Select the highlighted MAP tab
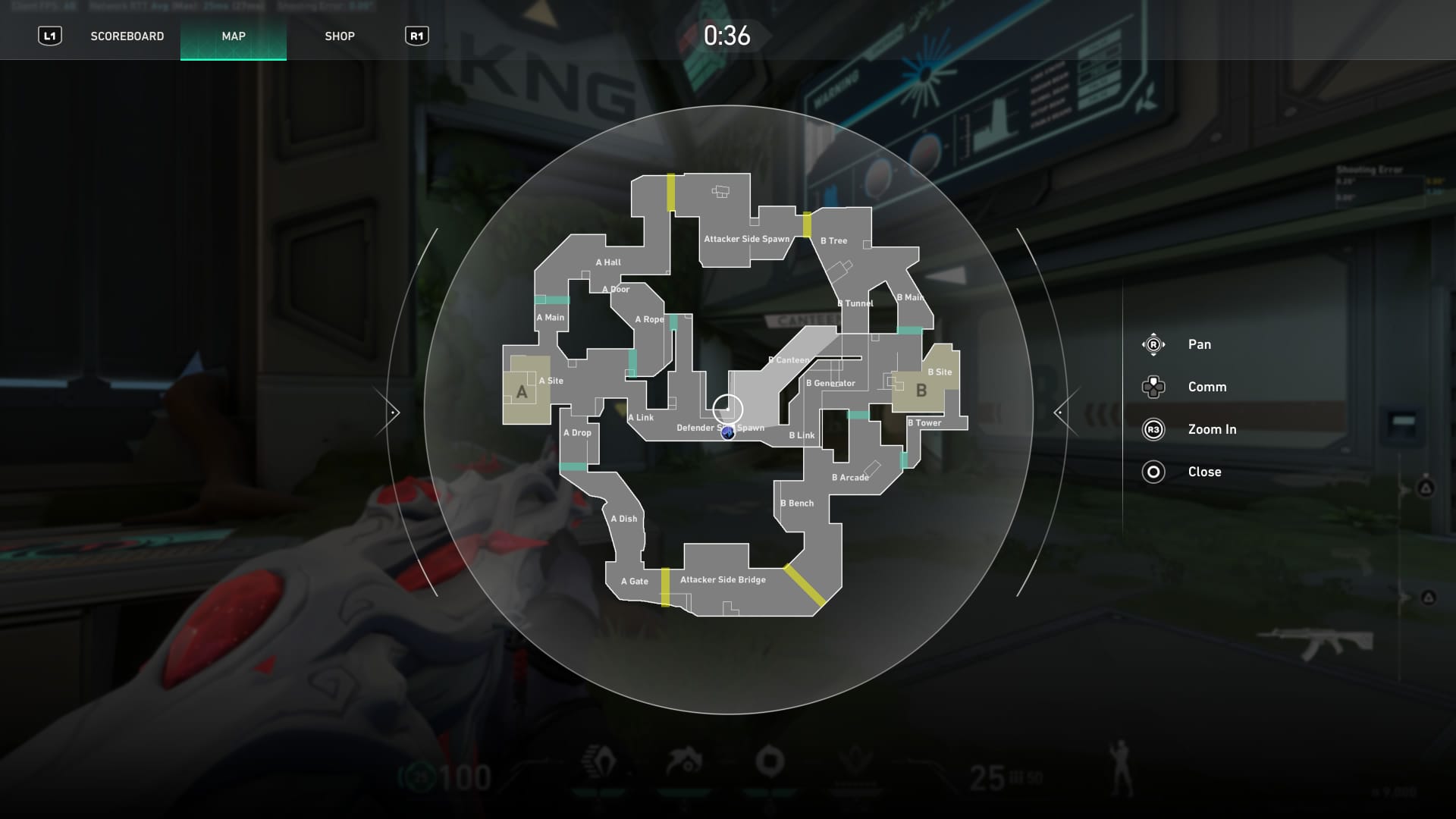Screen dimensions: 1456x819 coord(233,36)
